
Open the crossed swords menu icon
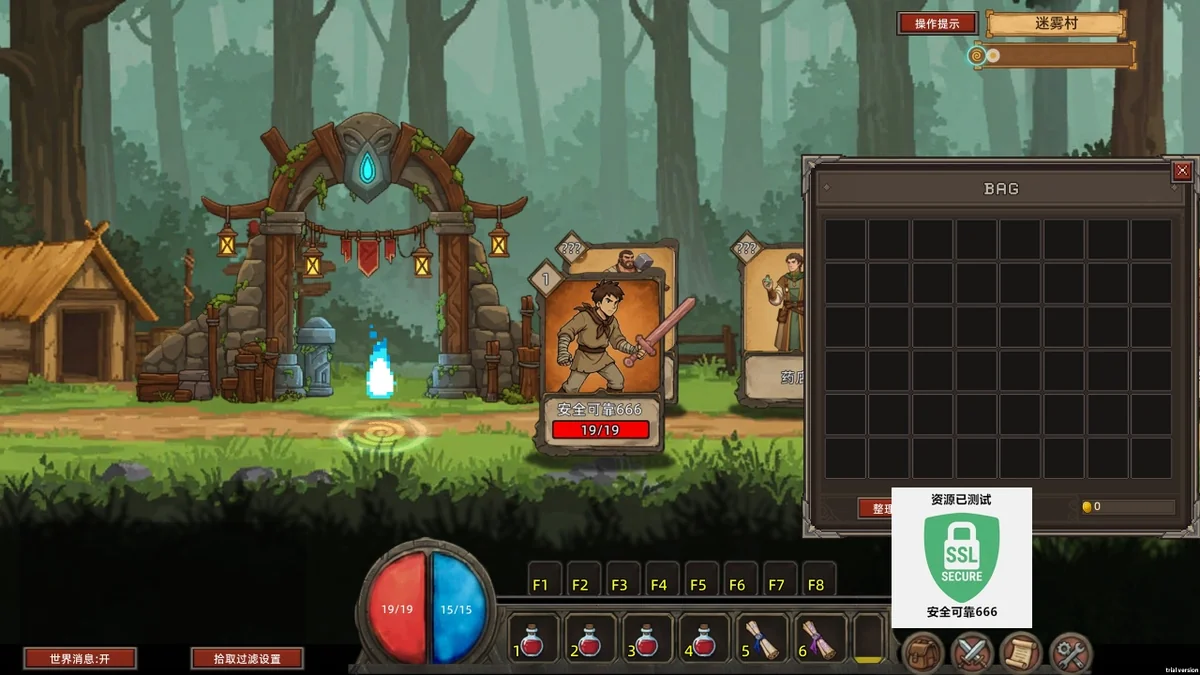(x=971, y=653)
